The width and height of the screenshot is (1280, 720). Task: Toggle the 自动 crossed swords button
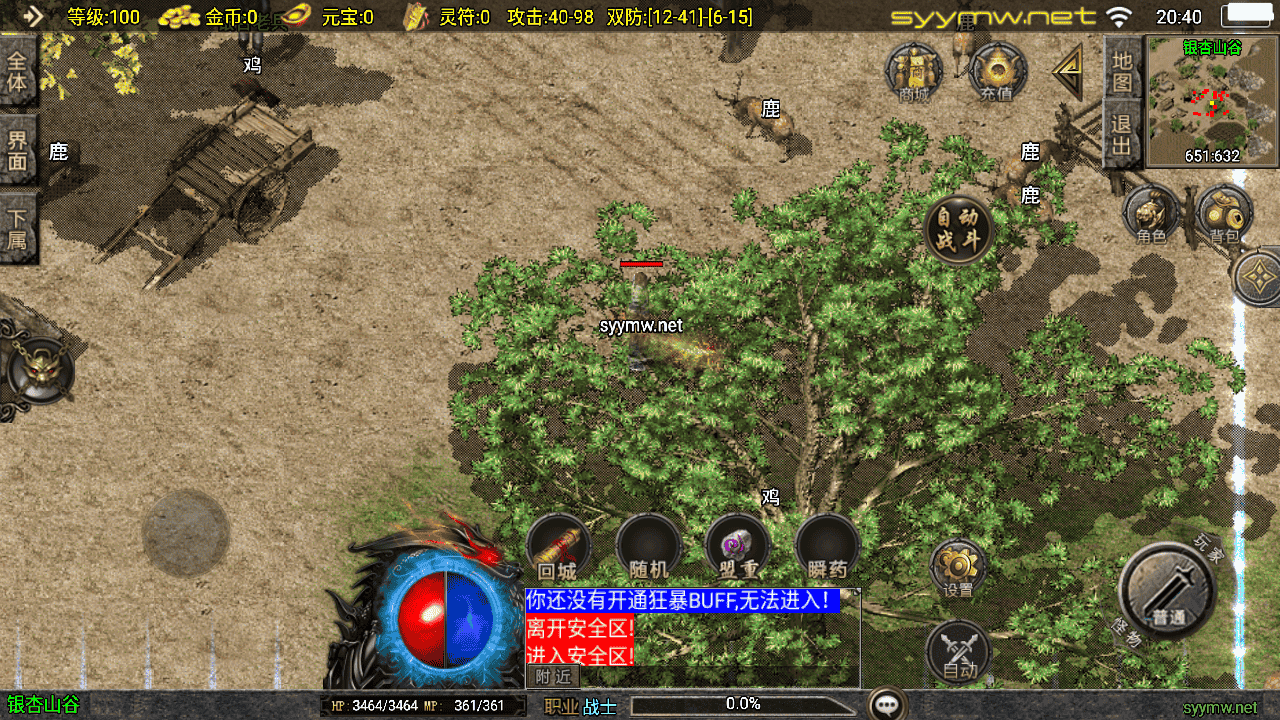(958, 652)
